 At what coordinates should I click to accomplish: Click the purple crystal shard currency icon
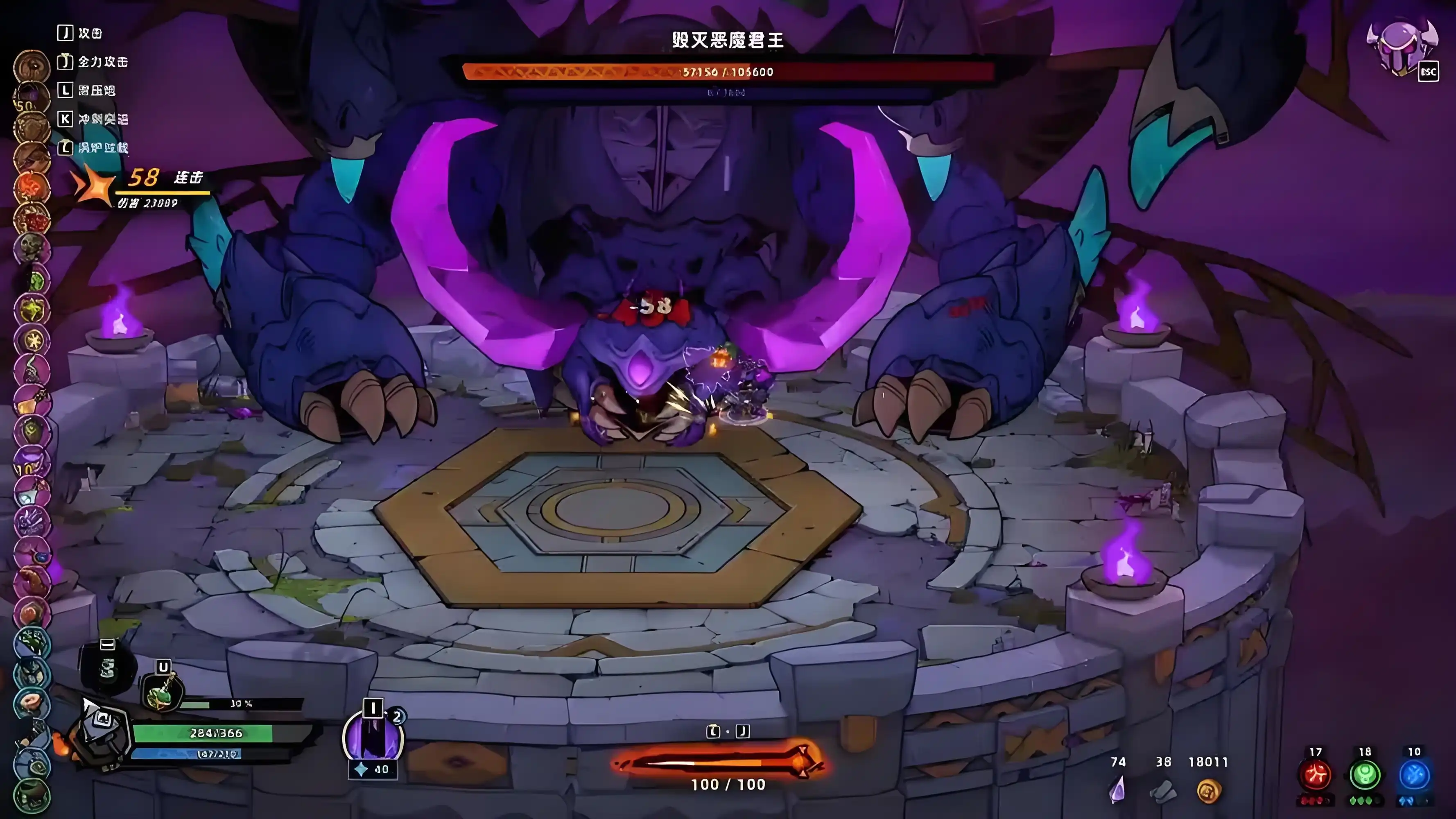point(1117,790)
